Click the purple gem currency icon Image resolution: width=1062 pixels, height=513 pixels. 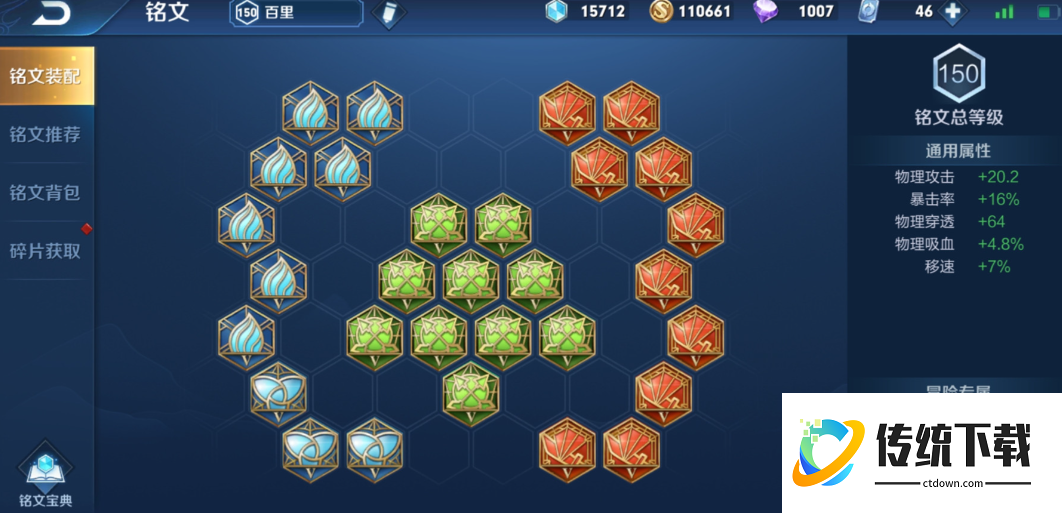[x=767, y=12]
